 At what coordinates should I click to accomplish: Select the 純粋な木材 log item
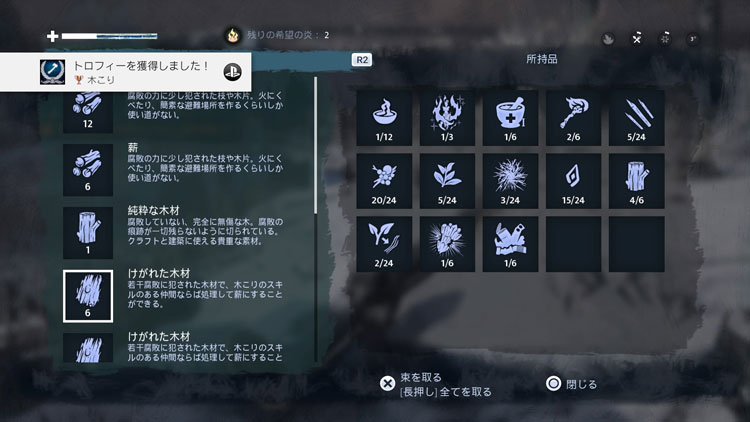point(89,231)
